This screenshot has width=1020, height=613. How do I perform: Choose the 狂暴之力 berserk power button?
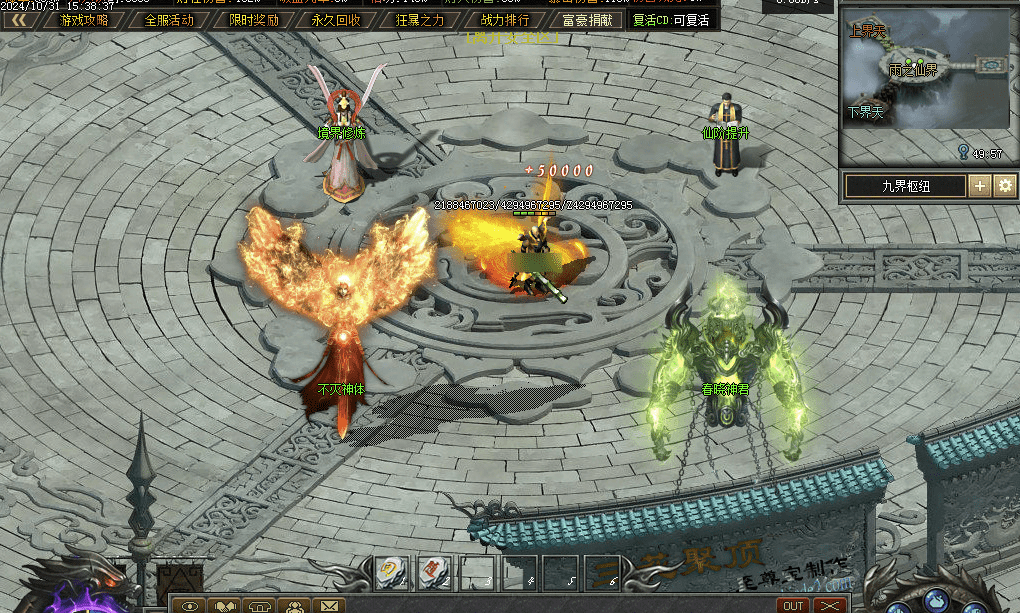coord(420,20)
